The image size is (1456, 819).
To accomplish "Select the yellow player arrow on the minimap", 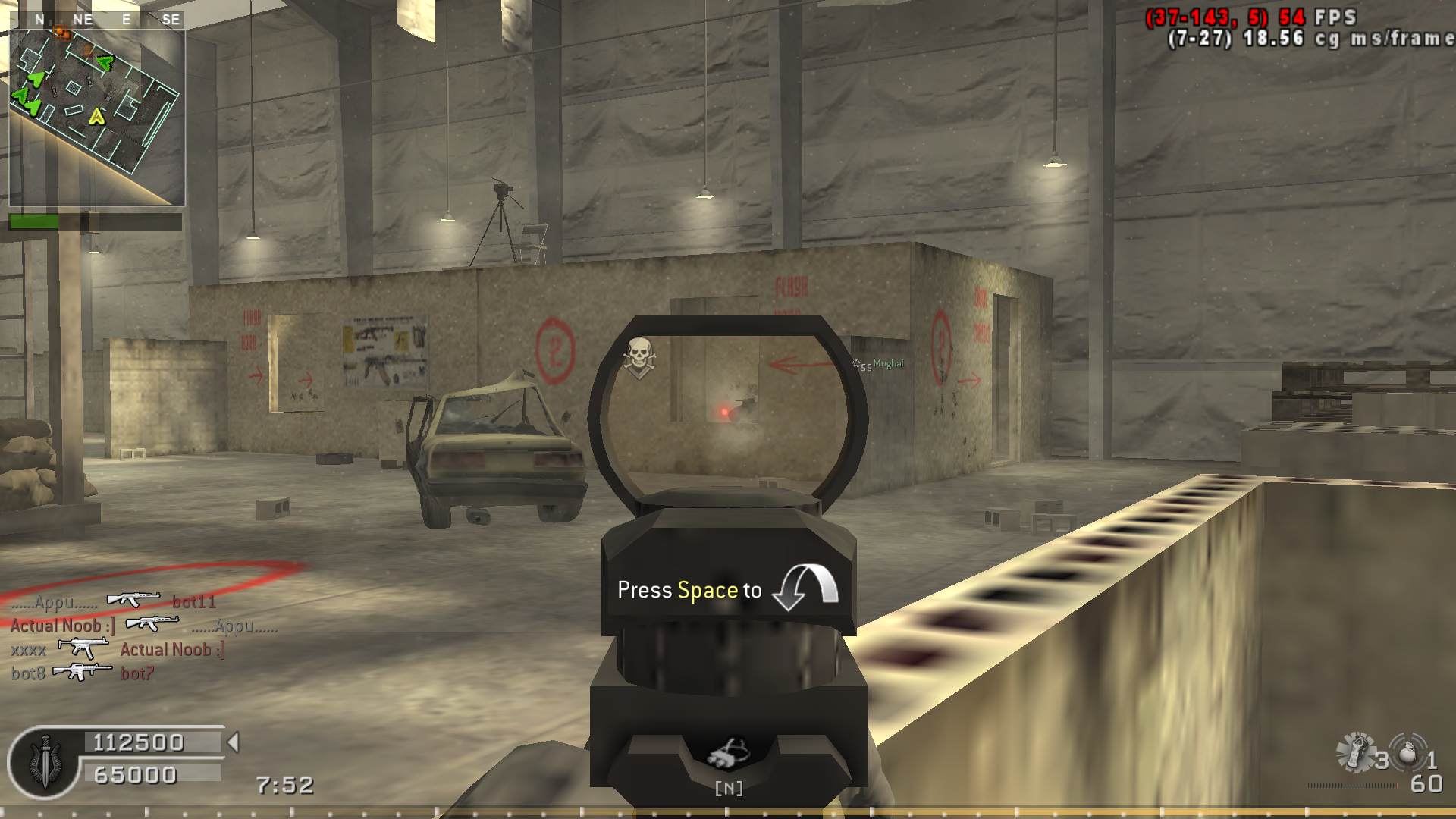I will coord(97,116).
